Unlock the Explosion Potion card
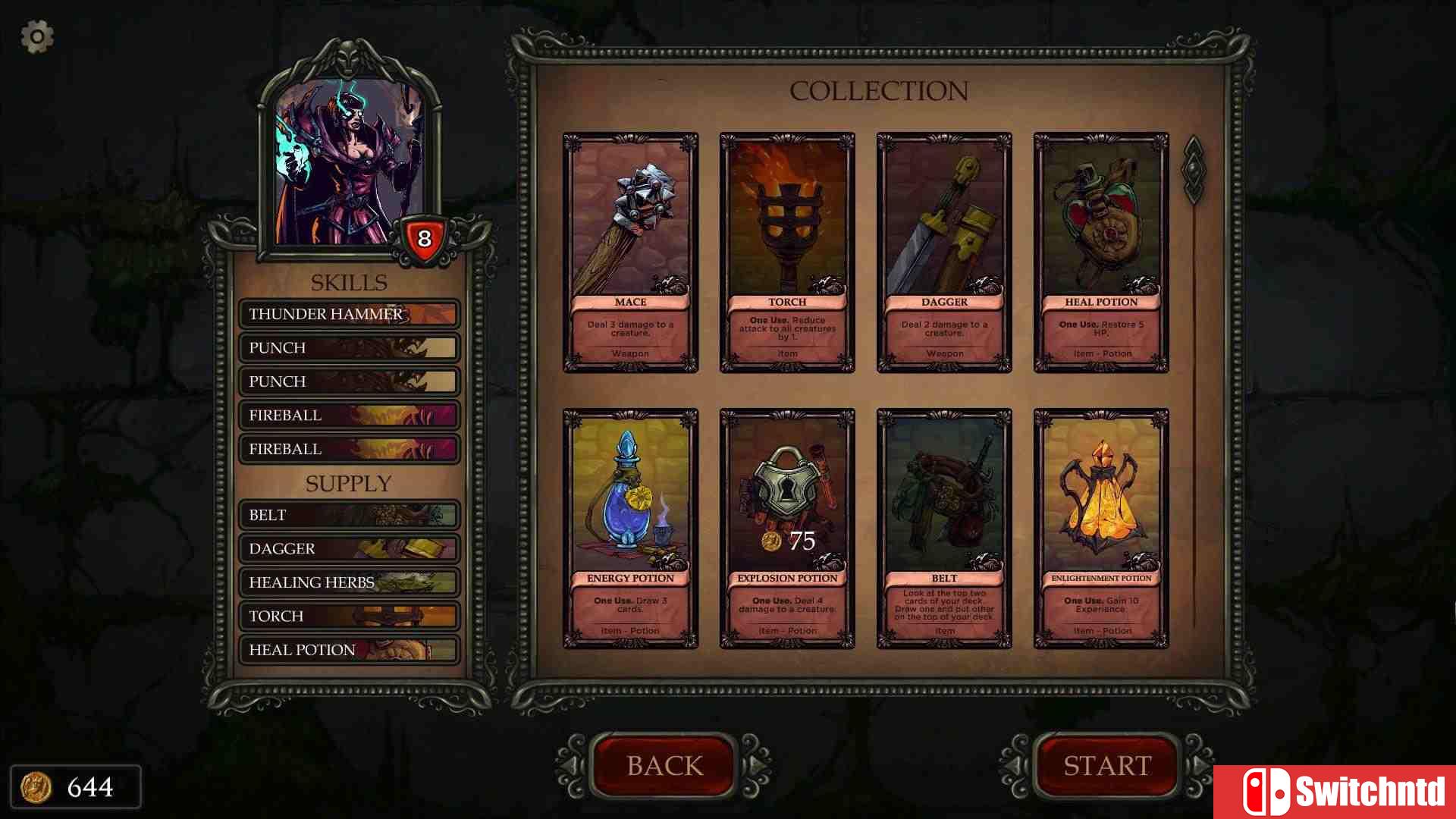The image size is (1456, 819). pos(787,529)
